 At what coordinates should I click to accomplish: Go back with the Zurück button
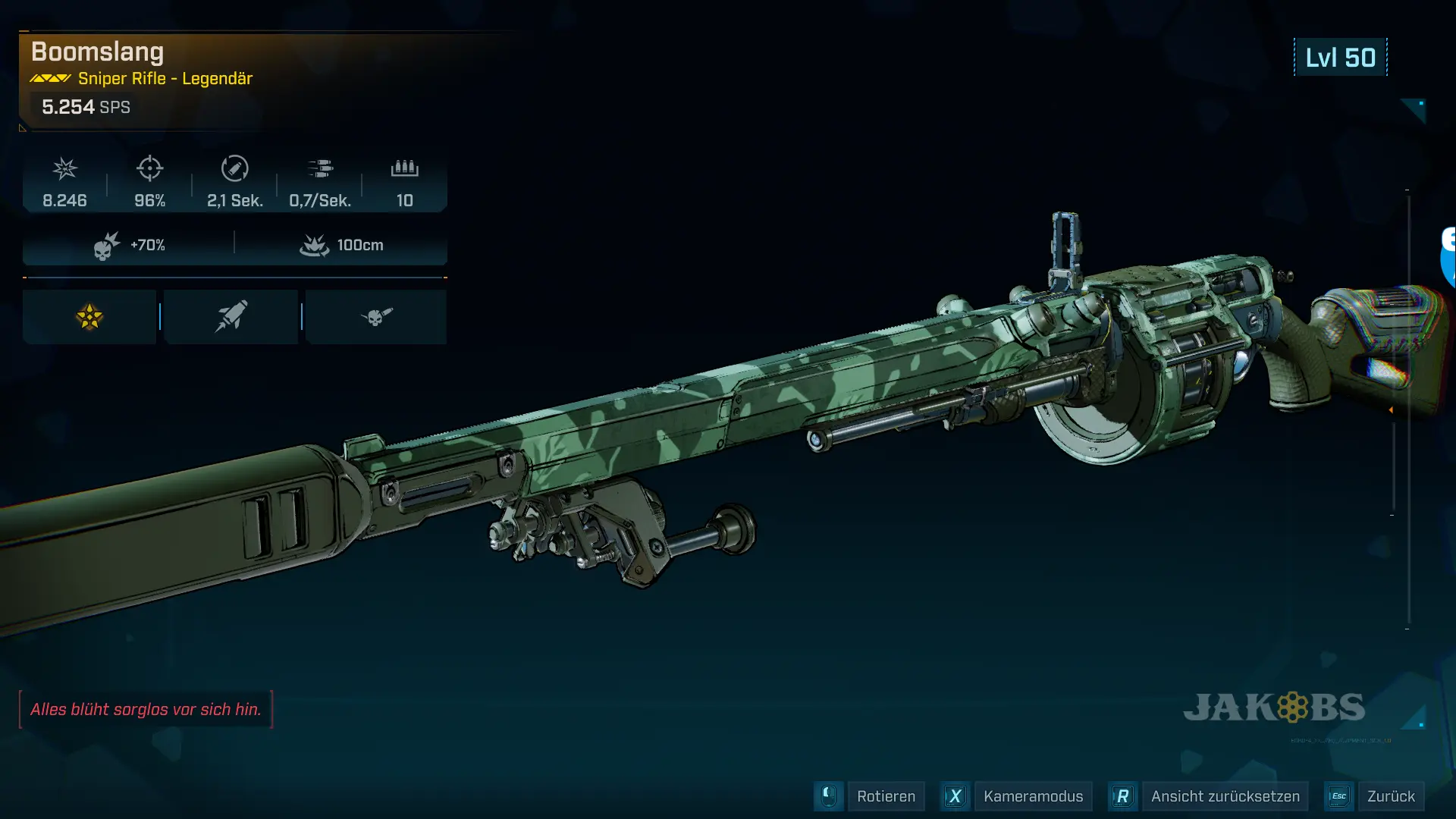click(1390, 796)
